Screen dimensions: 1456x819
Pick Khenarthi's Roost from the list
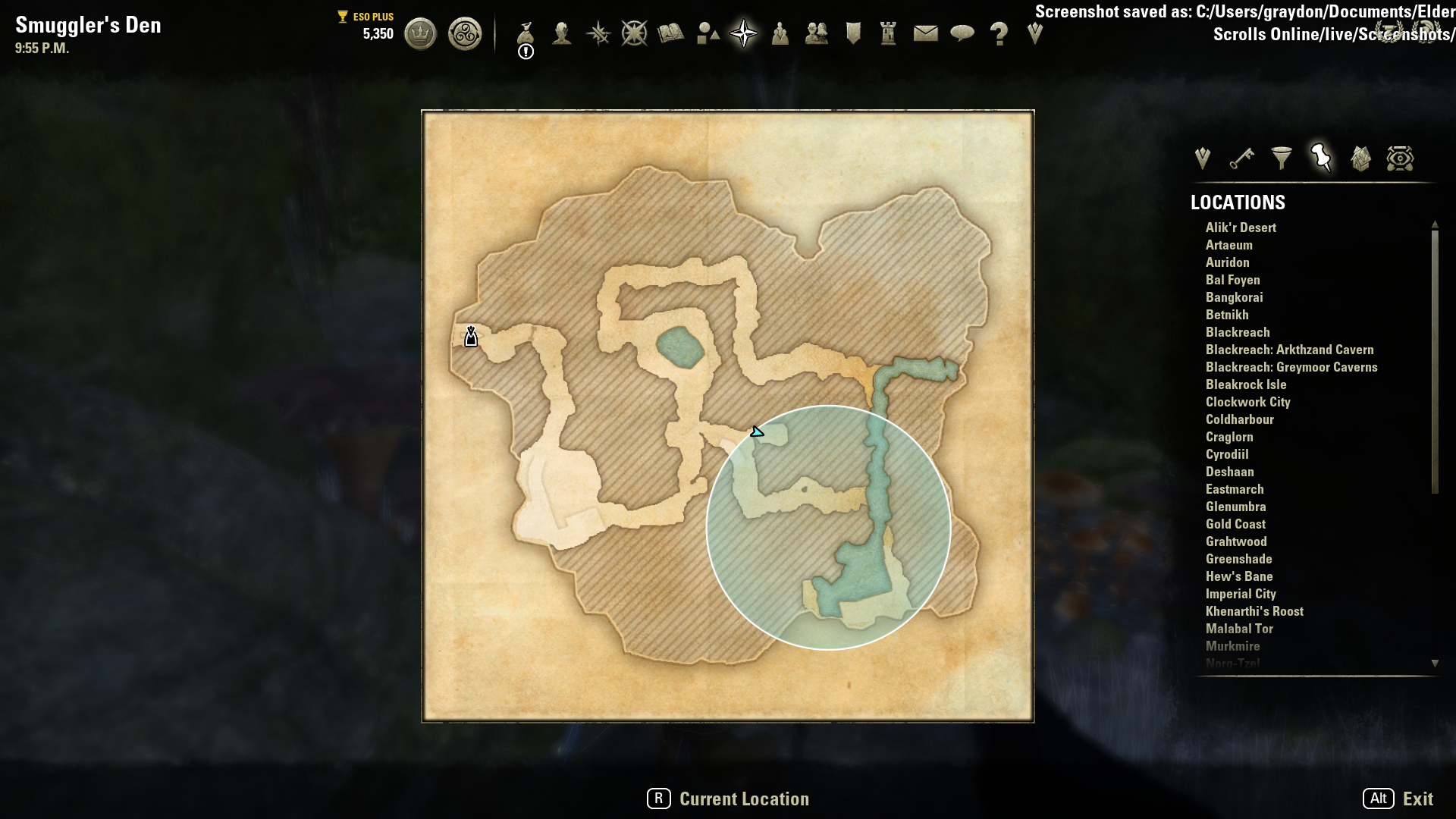(x=1254, y=611)
